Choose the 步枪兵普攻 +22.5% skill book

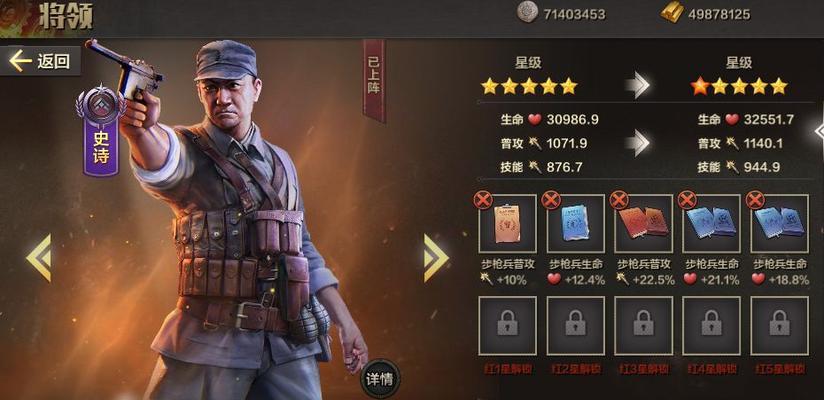643,224
